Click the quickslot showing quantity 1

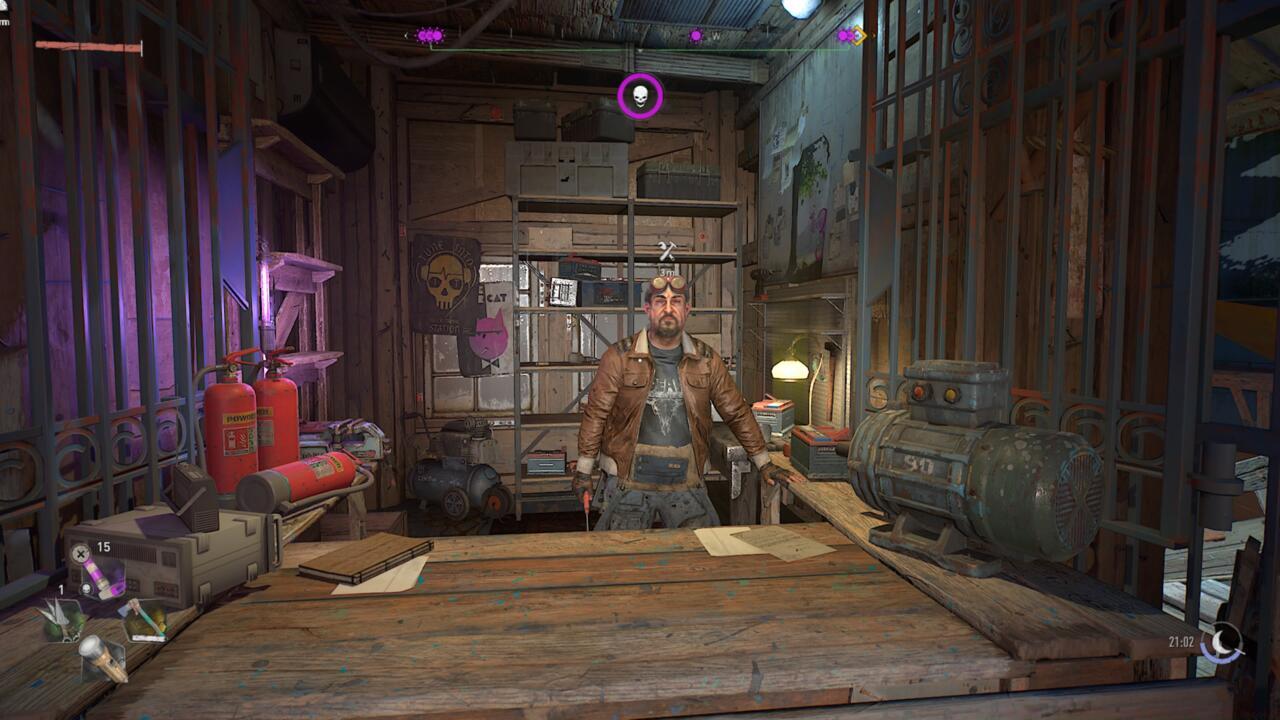60,589
